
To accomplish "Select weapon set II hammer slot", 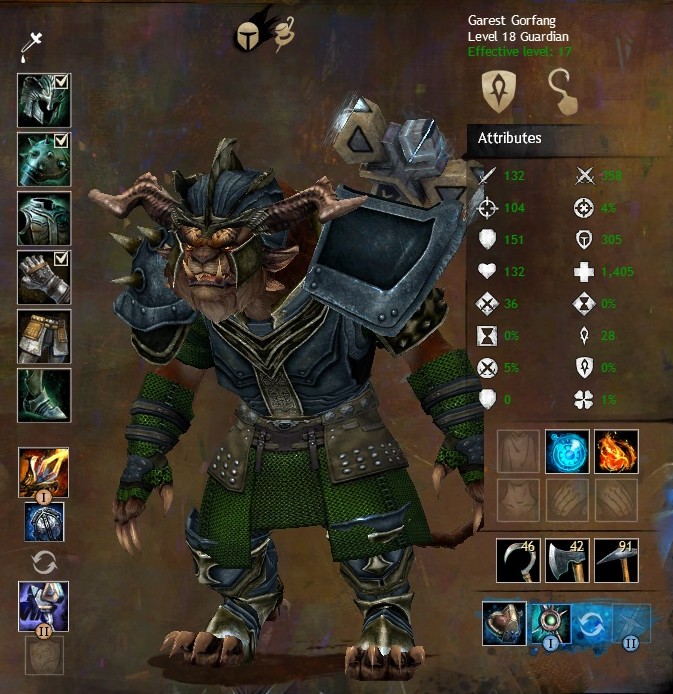I will click(x=43, y=605).
